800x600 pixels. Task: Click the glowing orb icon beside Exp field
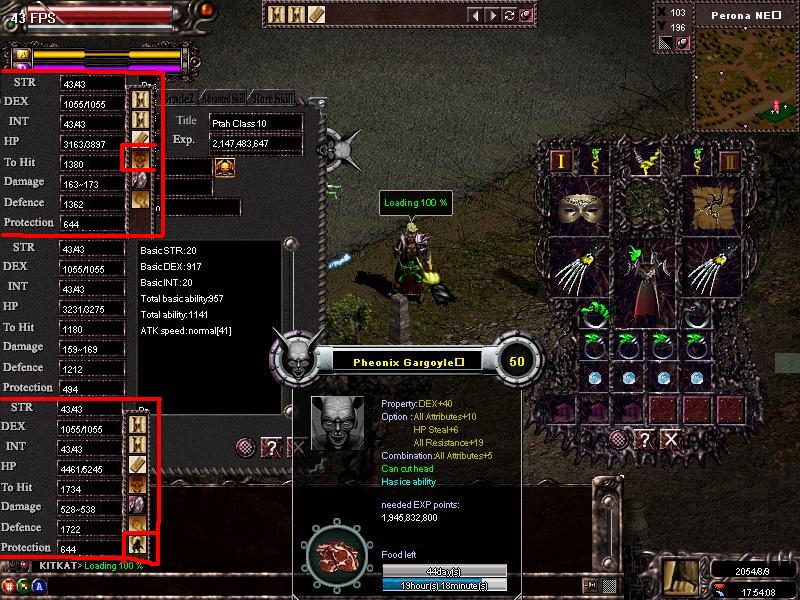coord(224,166)
